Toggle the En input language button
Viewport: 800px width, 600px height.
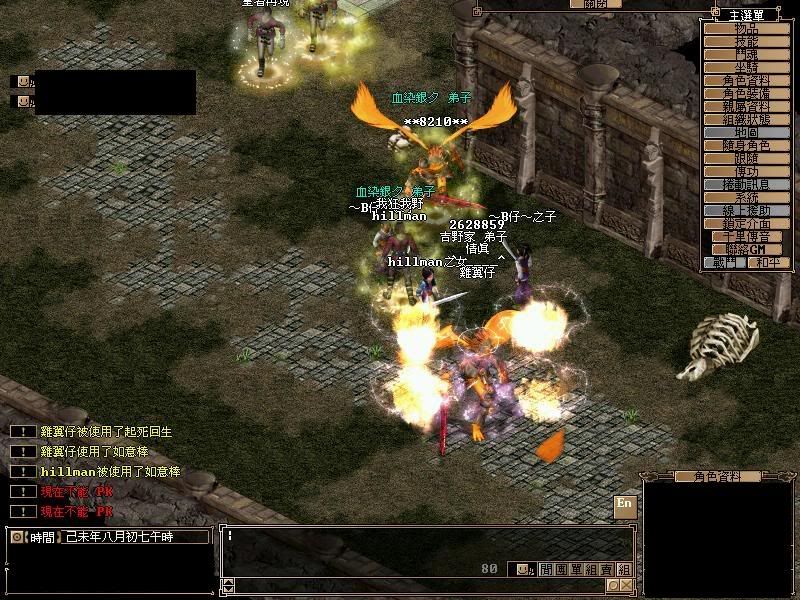(x=625, y=504)
